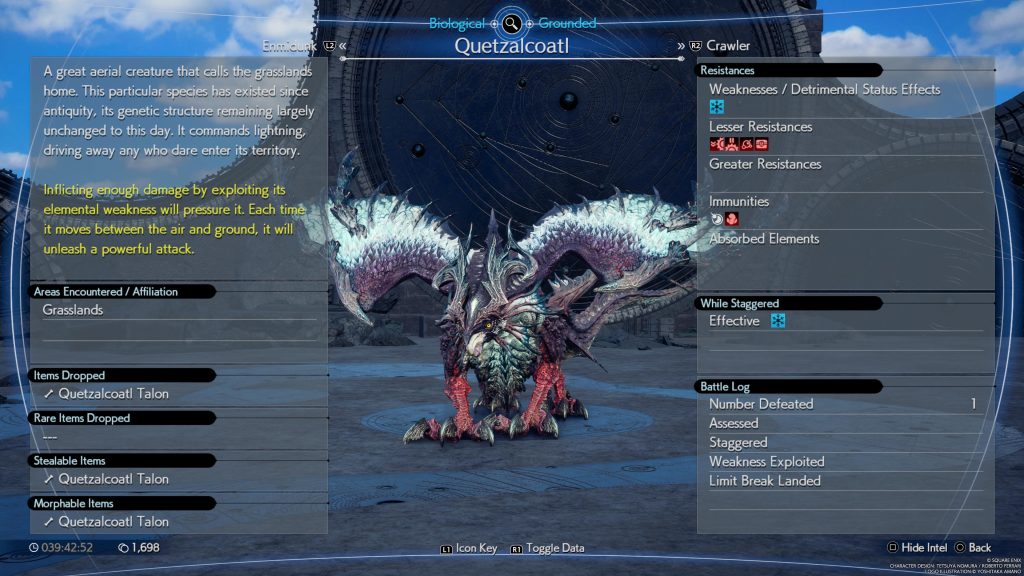Select the ice icon under Weaknesses
Screen dimensions: 1024x576
tap(717, 107)
